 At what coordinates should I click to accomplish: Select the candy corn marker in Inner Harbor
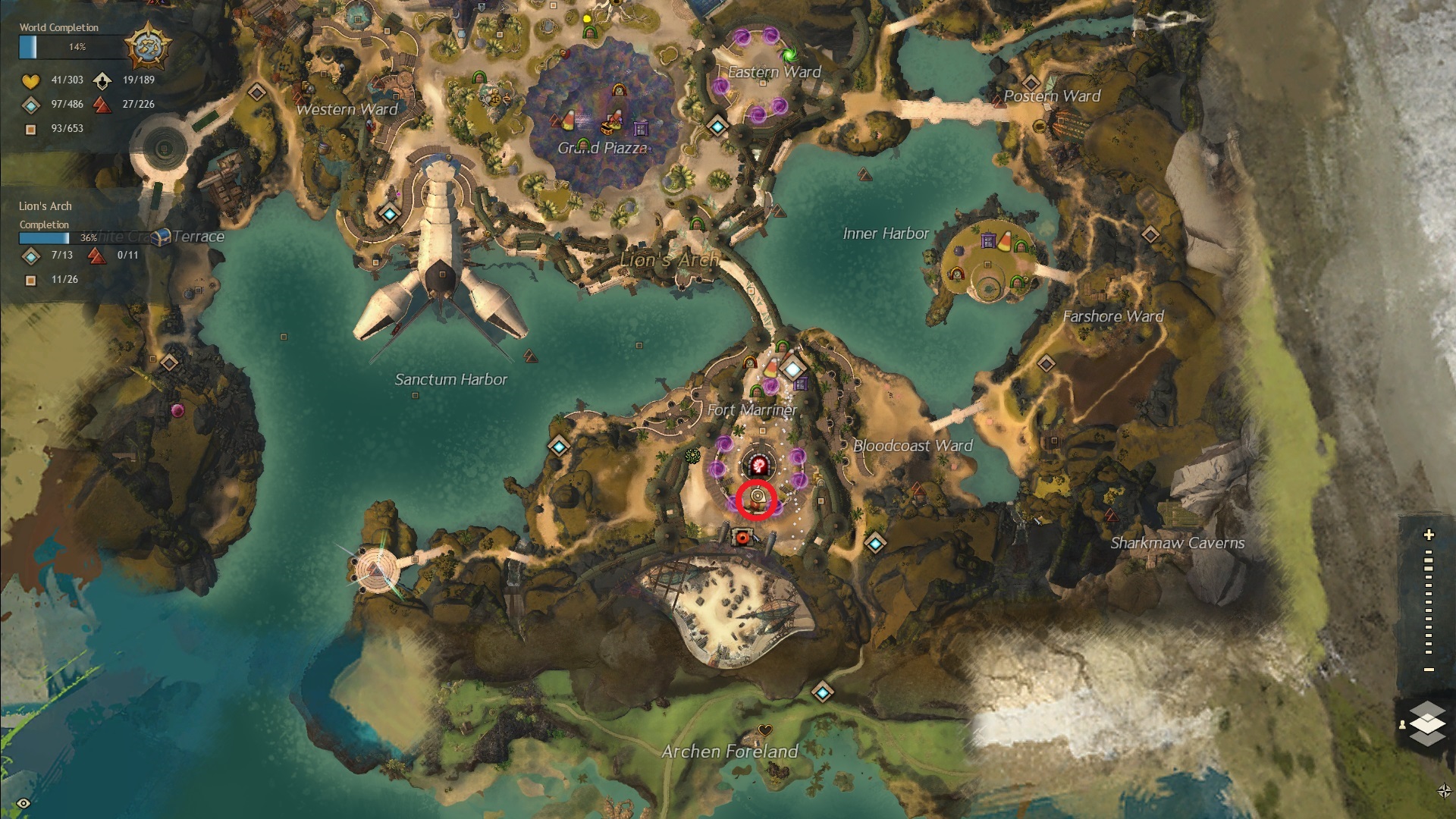[x=1004, y=243]
